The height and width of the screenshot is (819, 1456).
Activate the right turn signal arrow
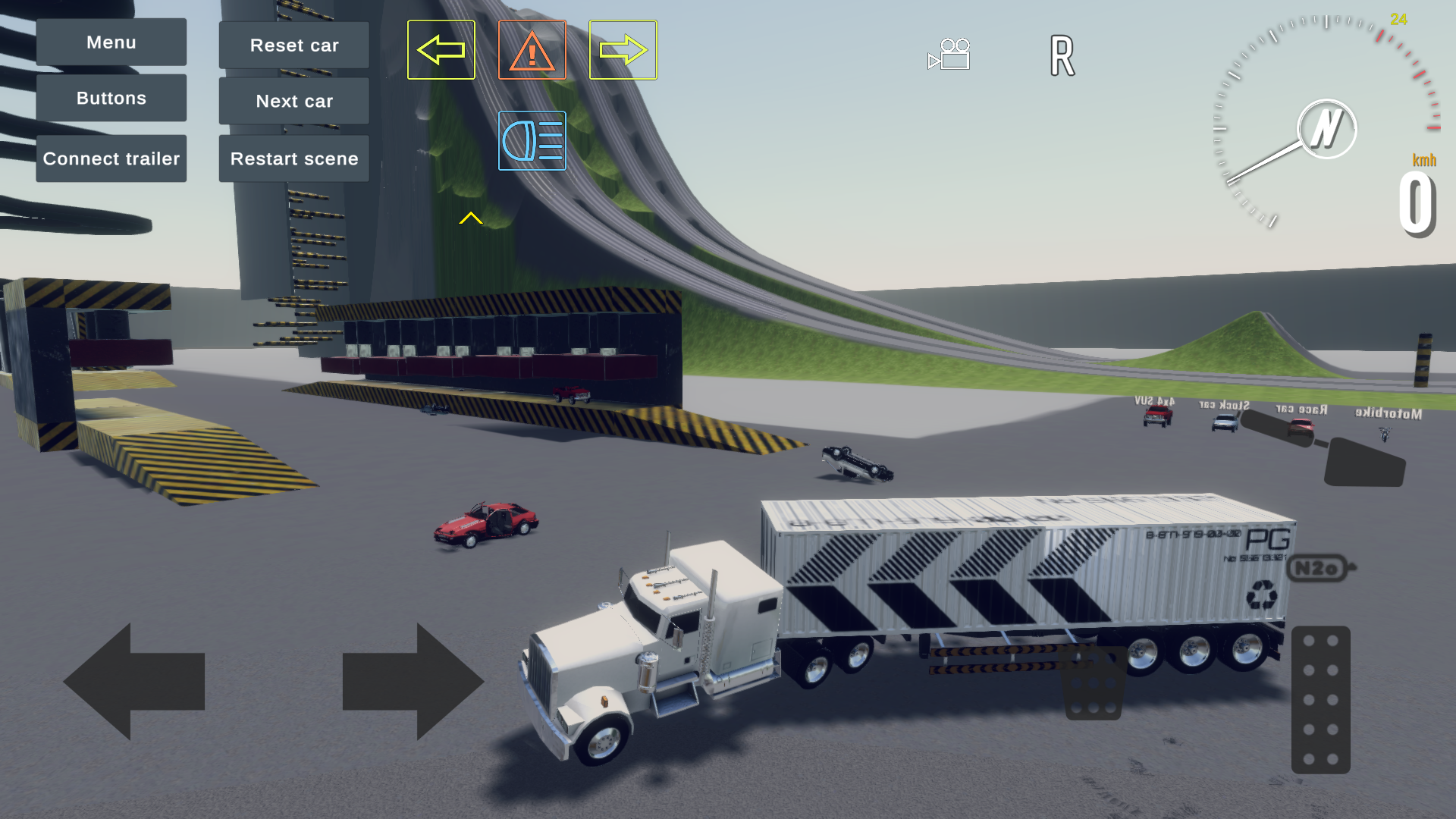(x=623, y=49)
